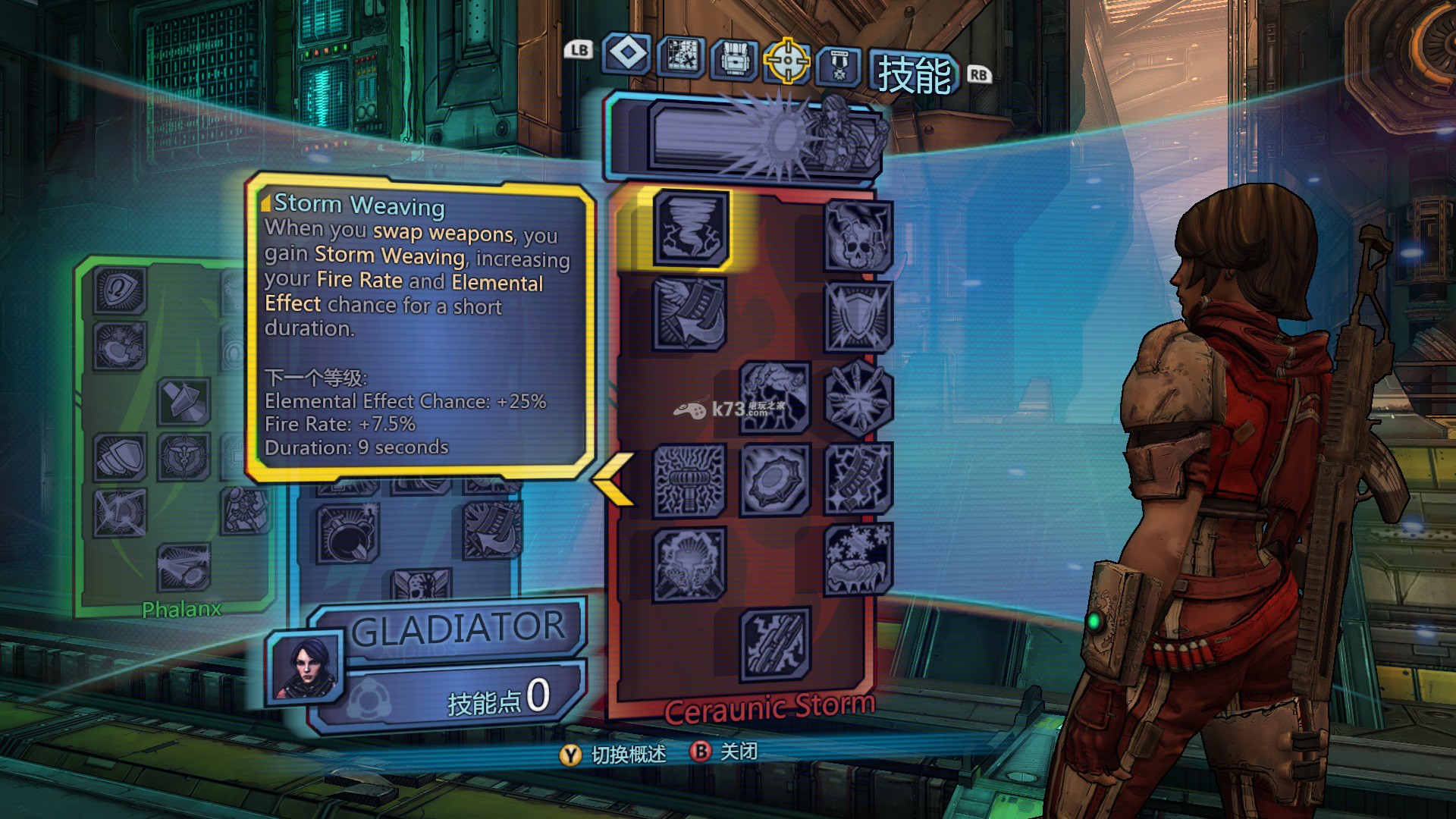1456x819 pixels.
Task: Select the overlapping shields skill in Phalanx
Action: tap(120, 457)
